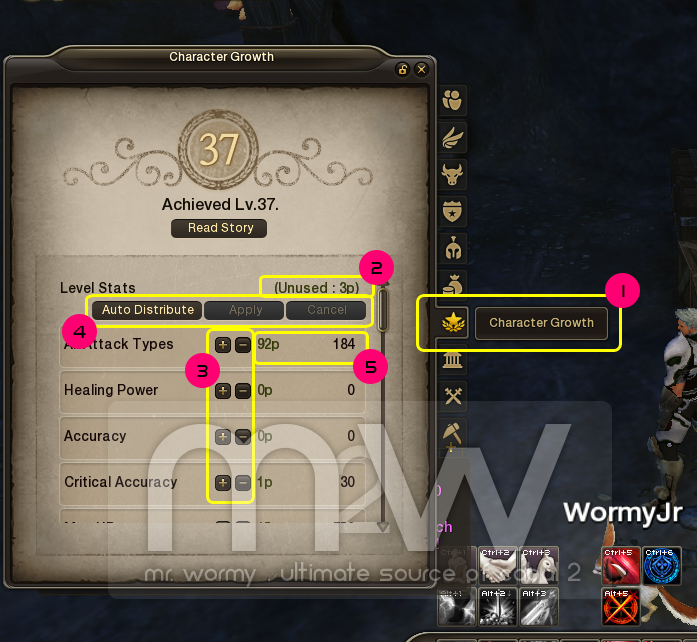Click the crossed hammers side menu icon
This screenshot has width=697, height=642.
point(454,397)
